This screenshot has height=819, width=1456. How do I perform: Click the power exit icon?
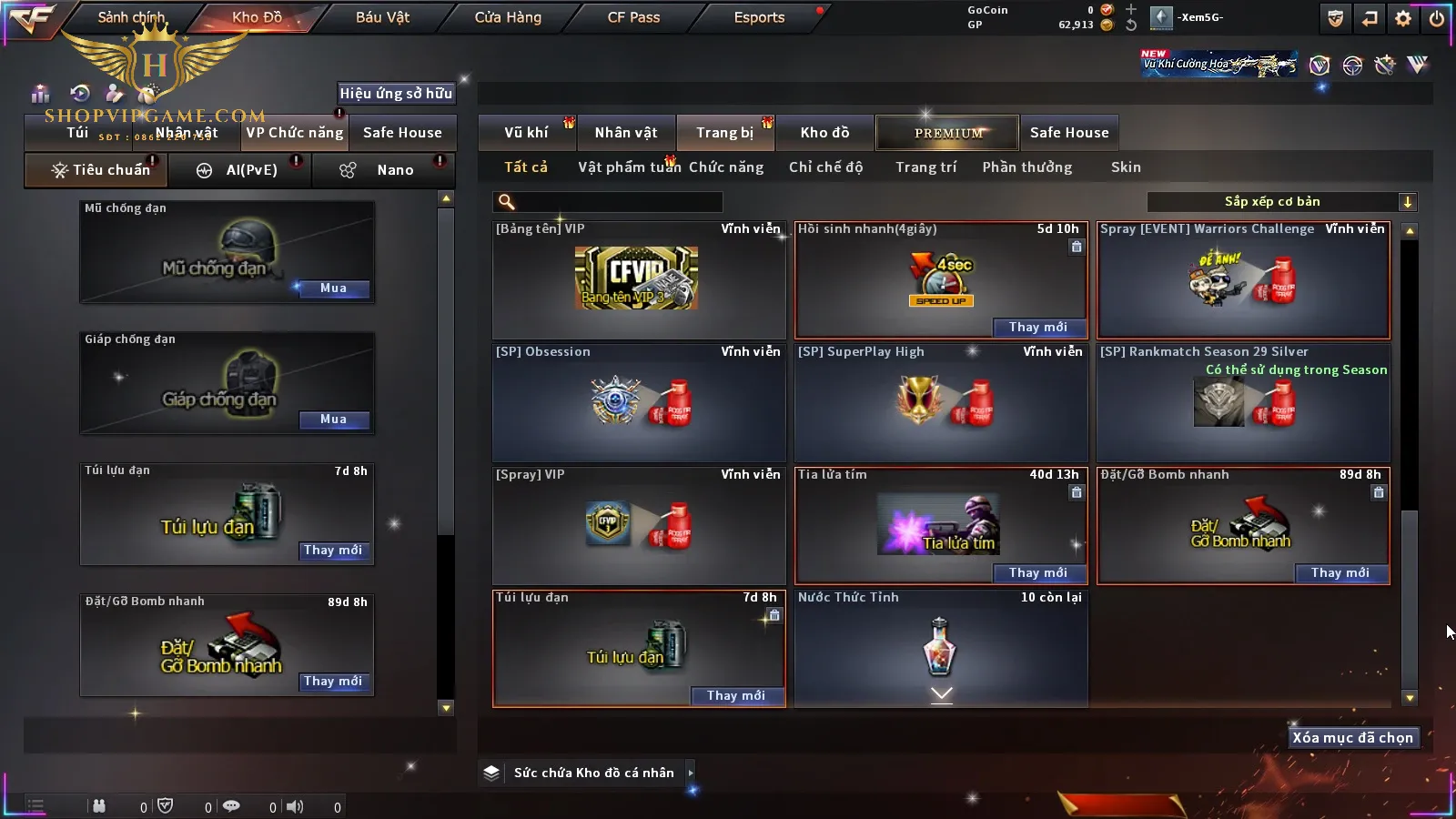click(x=1437, y=18)
